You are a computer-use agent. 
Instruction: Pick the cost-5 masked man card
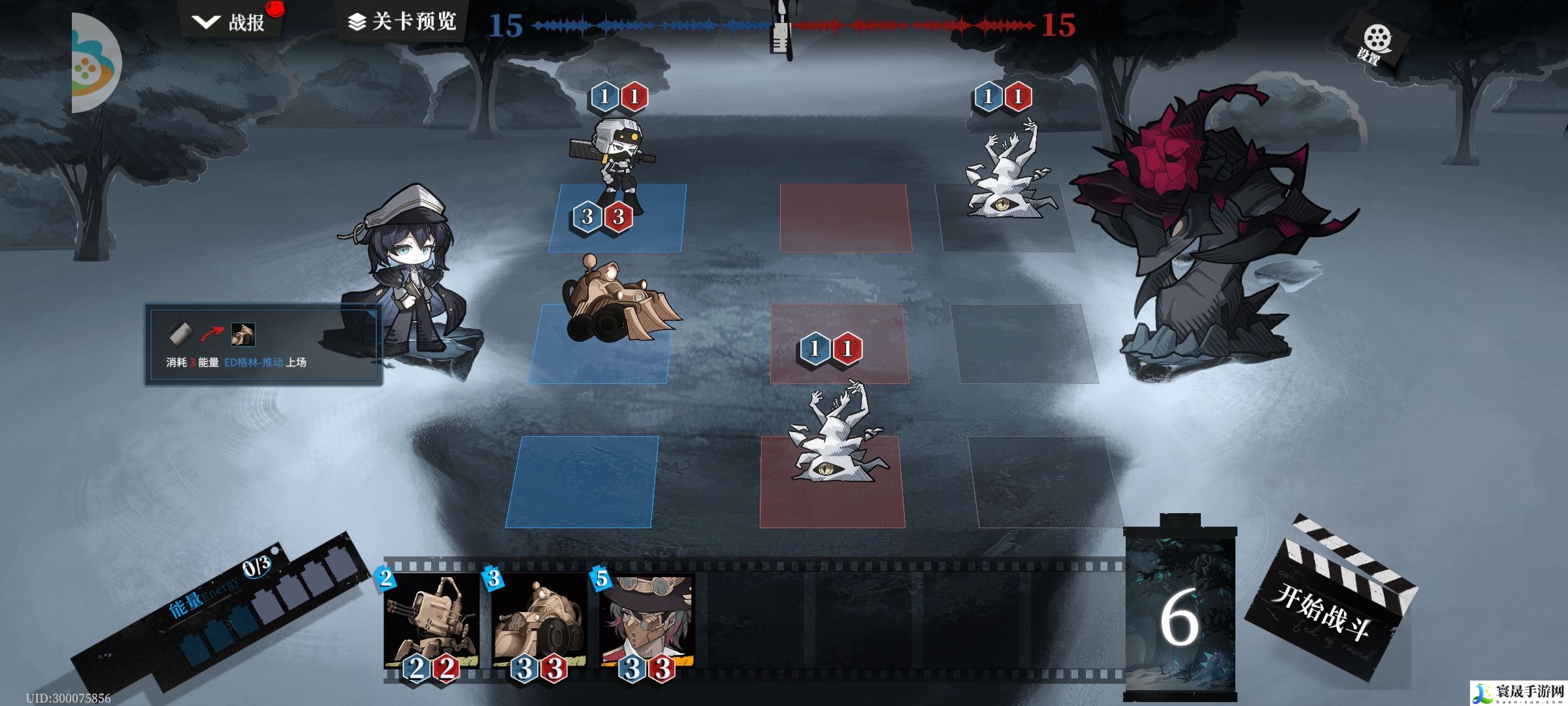(x=647, y=621)
